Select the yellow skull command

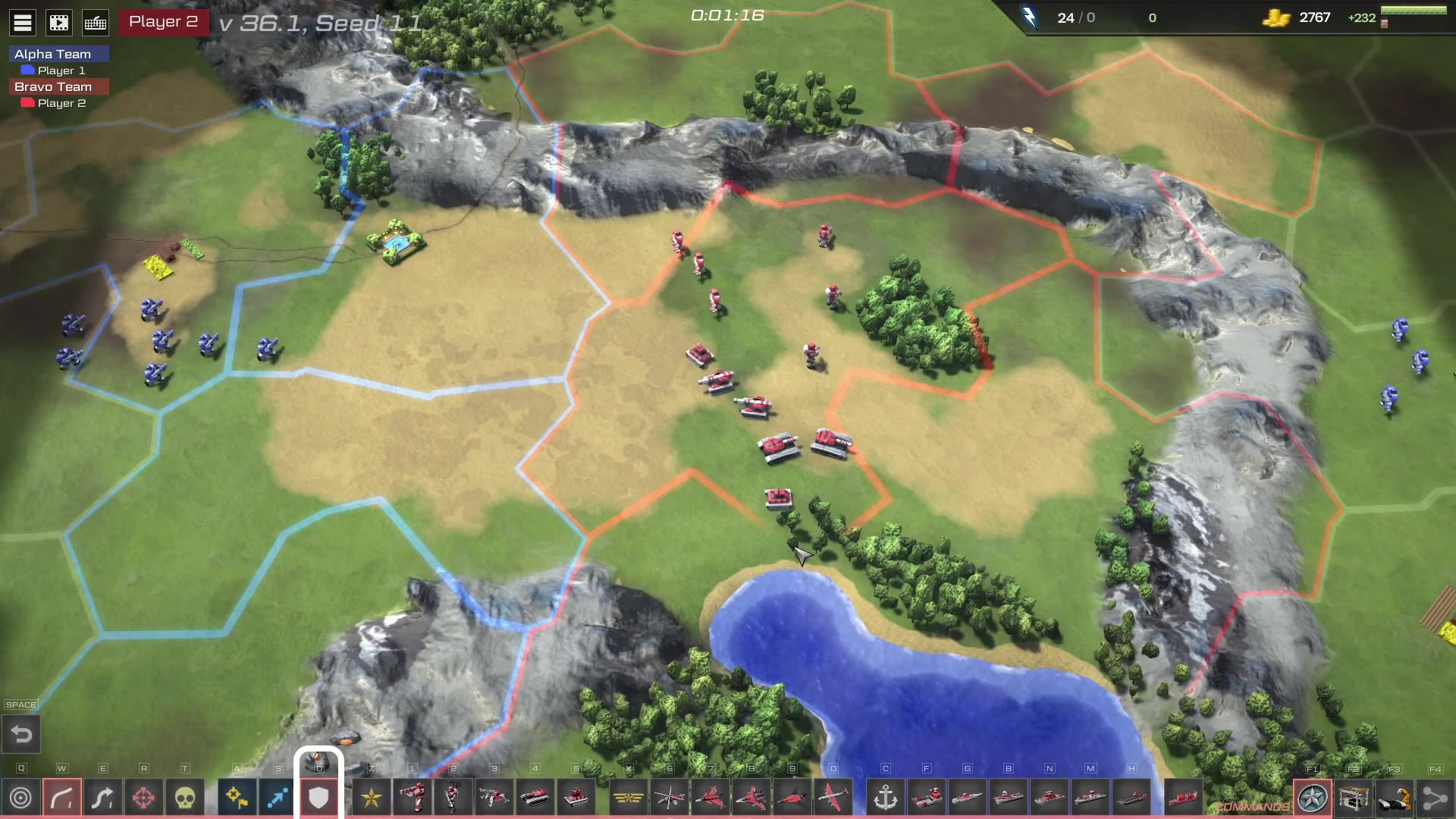pyautogui.click(x=184, y=798)
